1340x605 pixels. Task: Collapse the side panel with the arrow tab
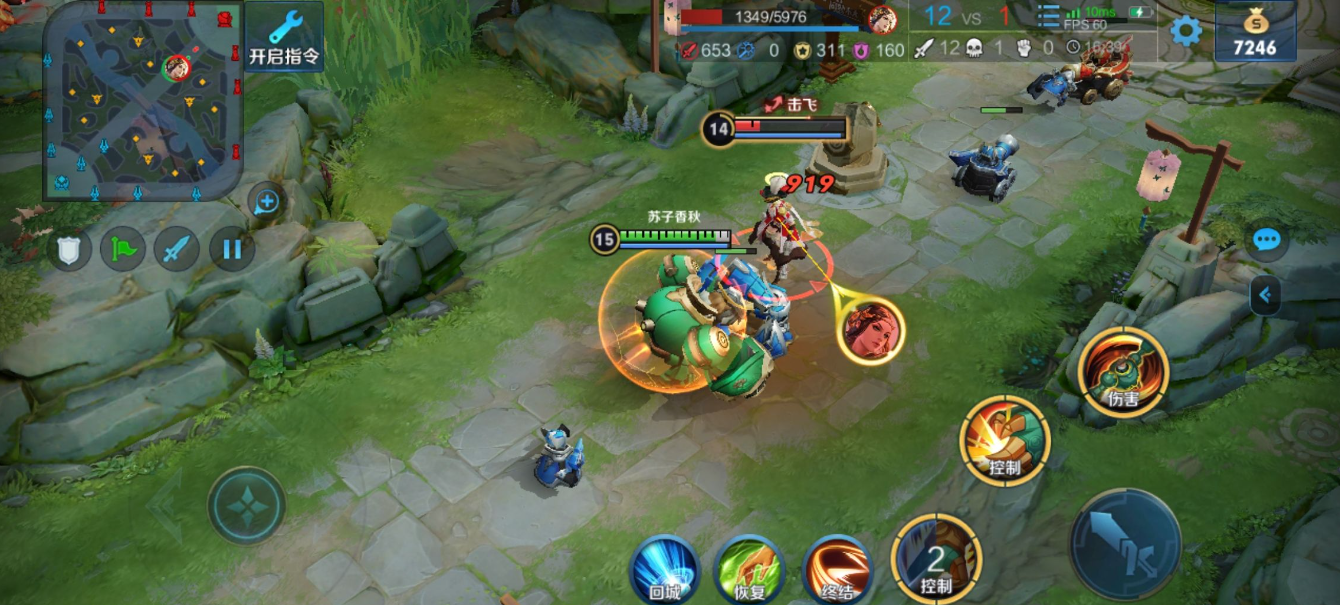point(1265,295)
